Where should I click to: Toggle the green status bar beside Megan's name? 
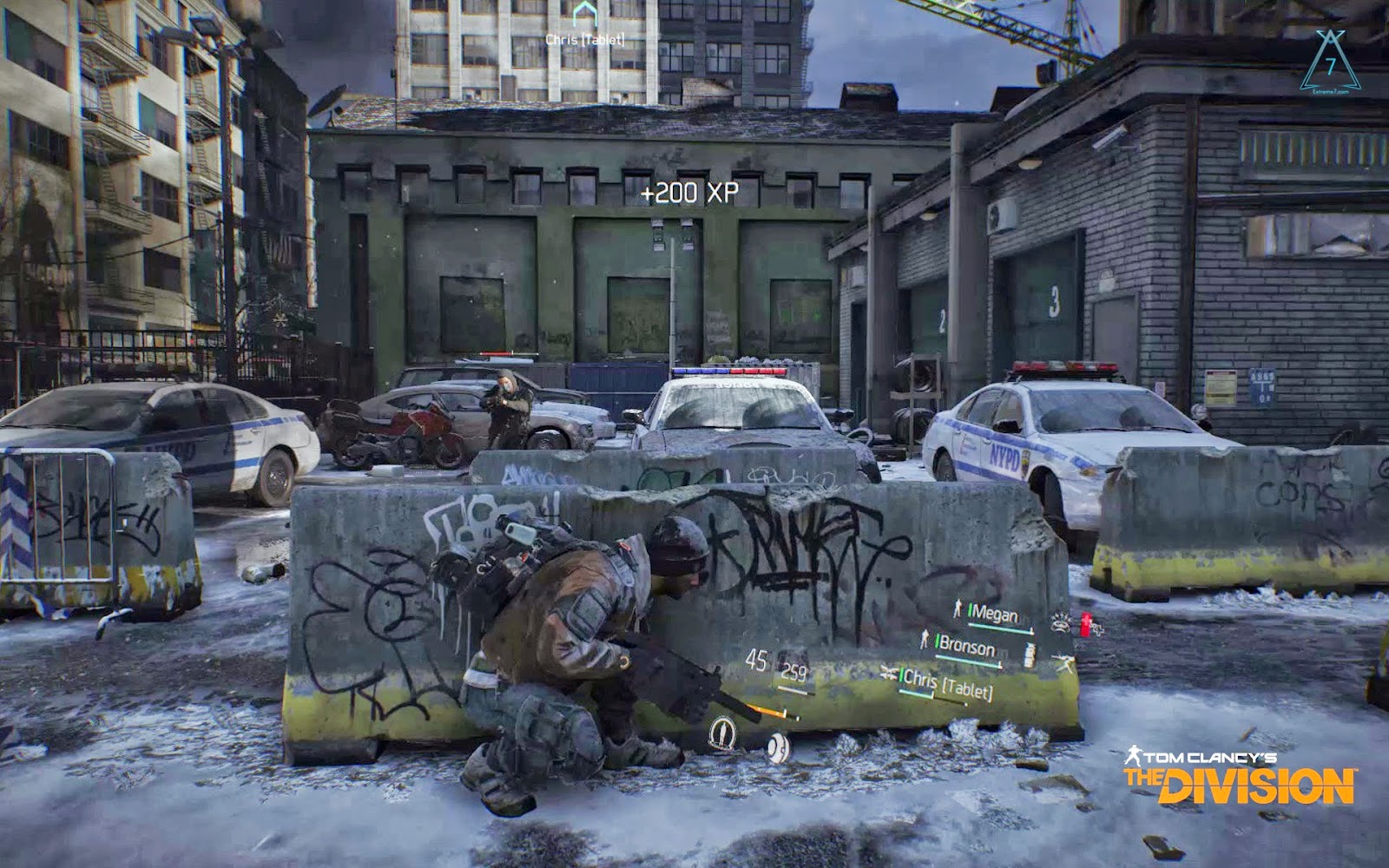coord(971,610)
